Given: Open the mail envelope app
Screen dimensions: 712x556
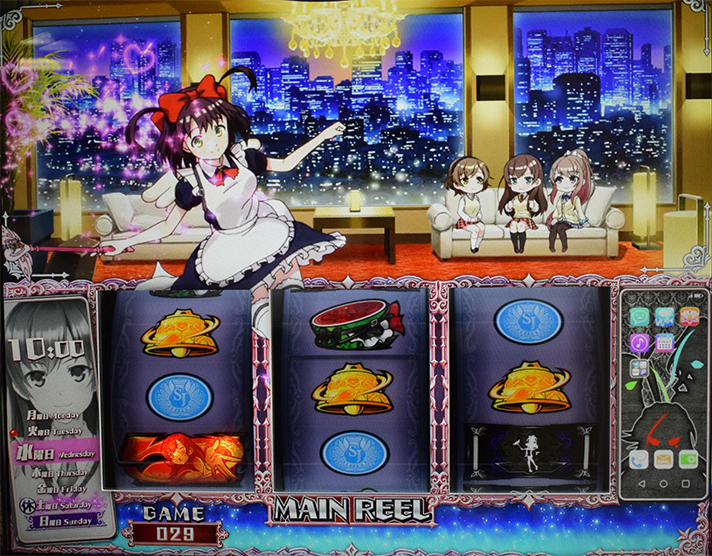Looking at the screenshot, I should tap(664, 459).
